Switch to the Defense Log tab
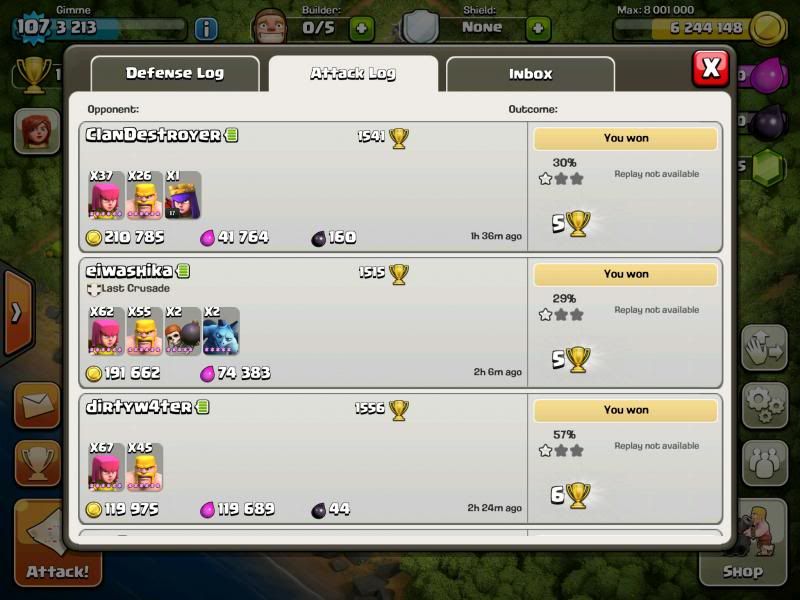800x600 pixels. (x=175, y=73)
